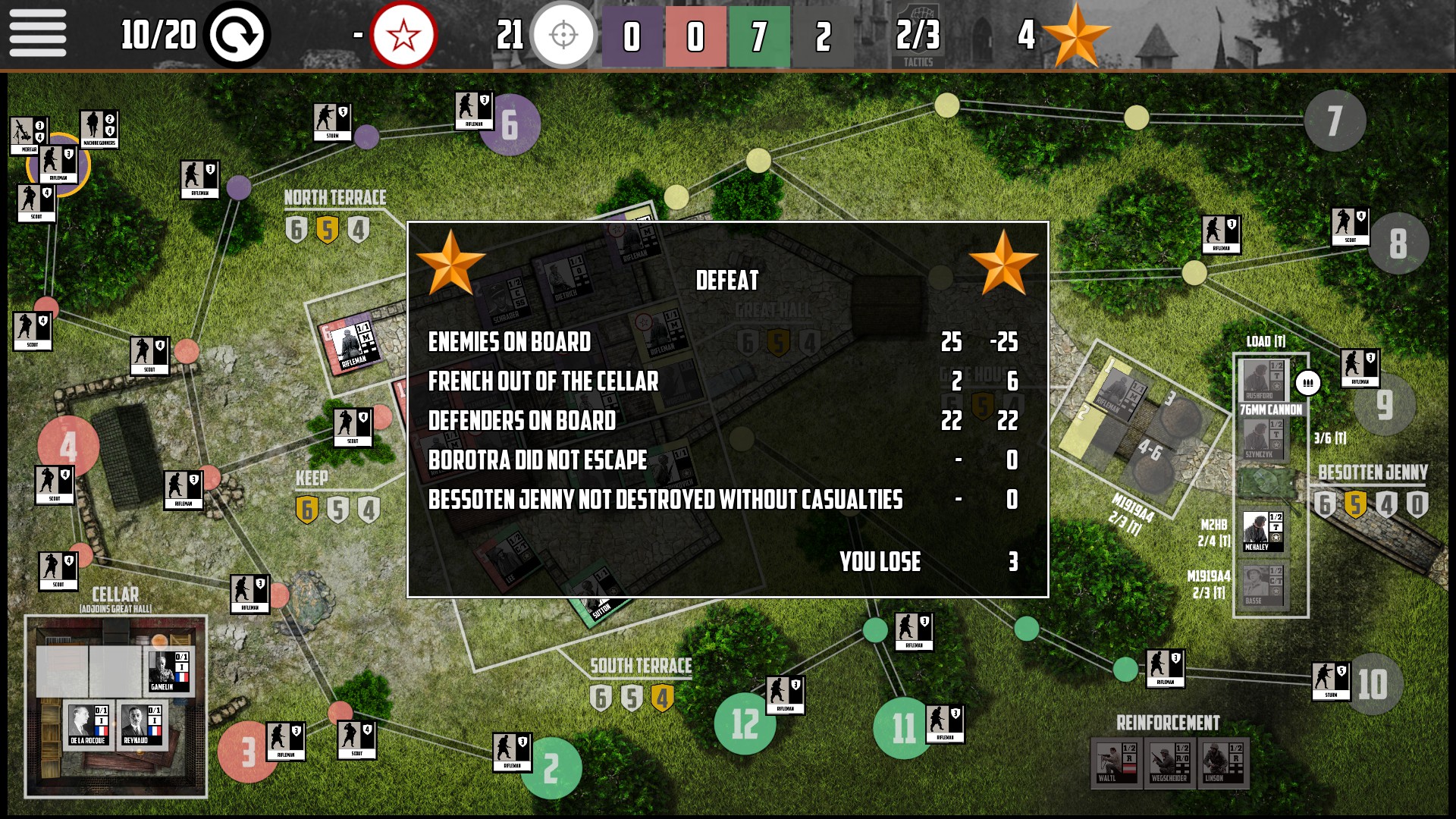
Task: Choose the Rushford tank crew card
Action: pos(1263,379)
